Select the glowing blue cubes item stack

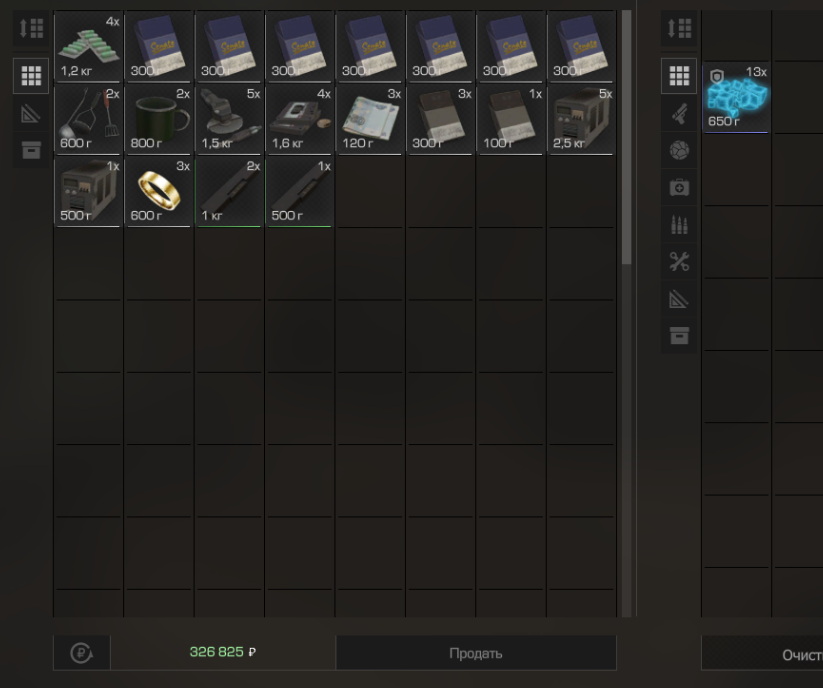(x=736, y=98)
